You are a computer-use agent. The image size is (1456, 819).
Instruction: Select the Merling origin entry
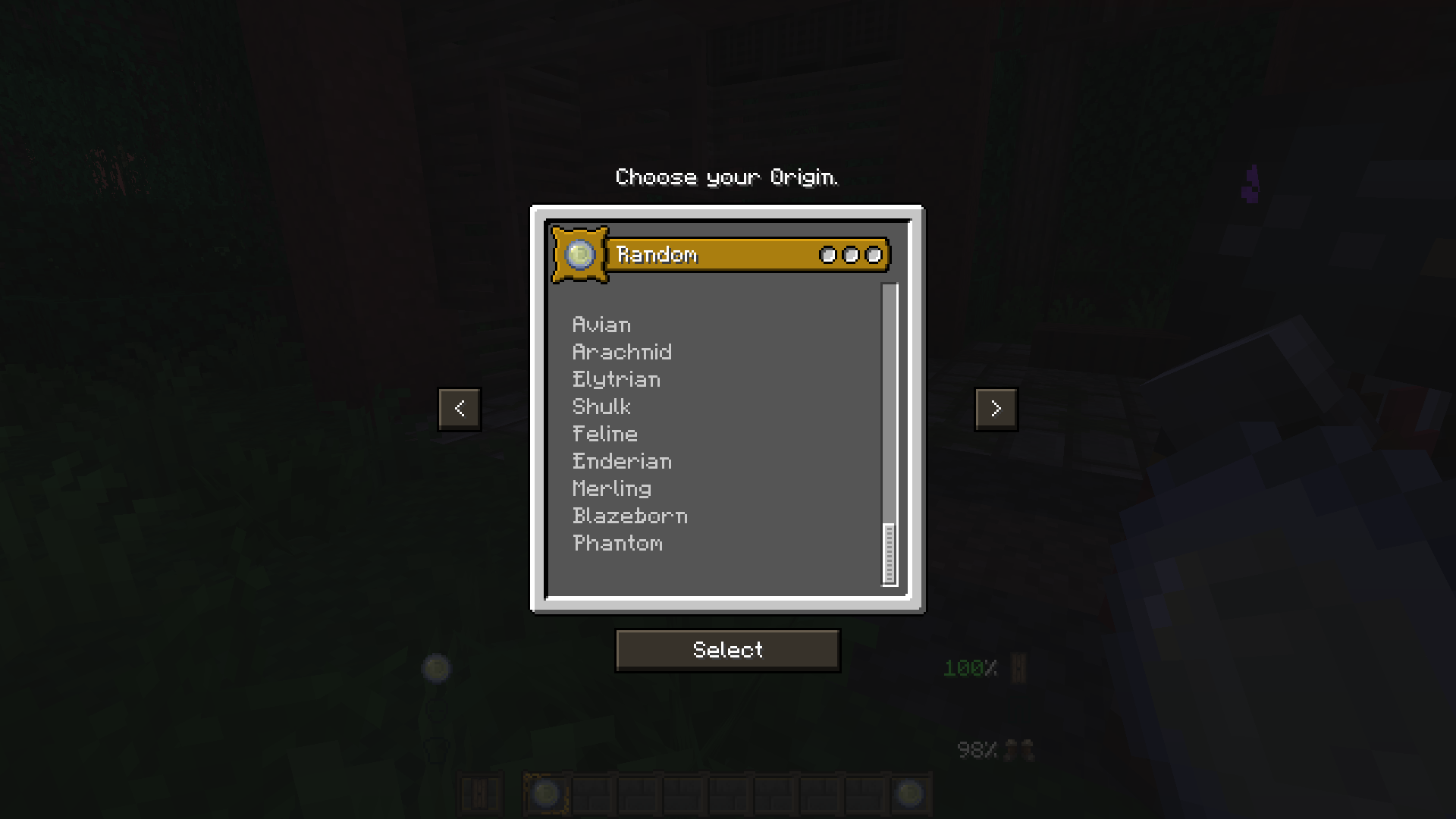[611, 489]
